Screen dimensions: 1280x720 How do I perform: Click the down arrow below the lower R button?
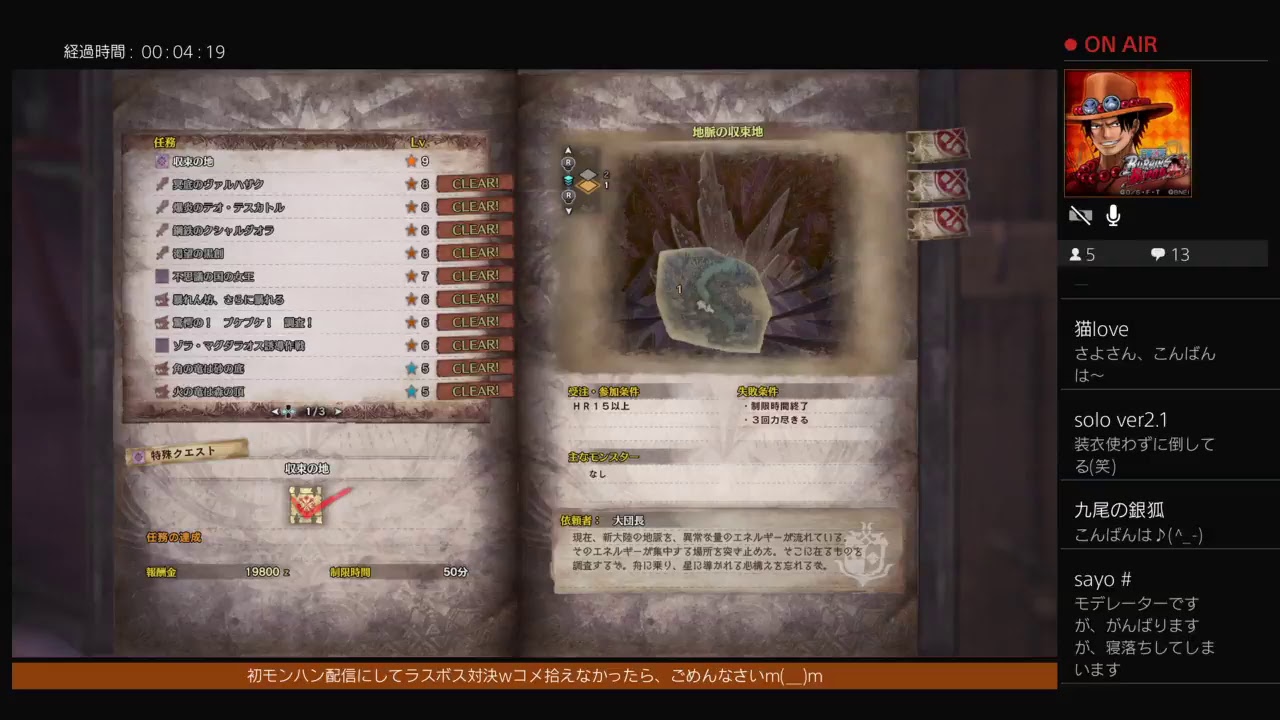click(568, 210)
